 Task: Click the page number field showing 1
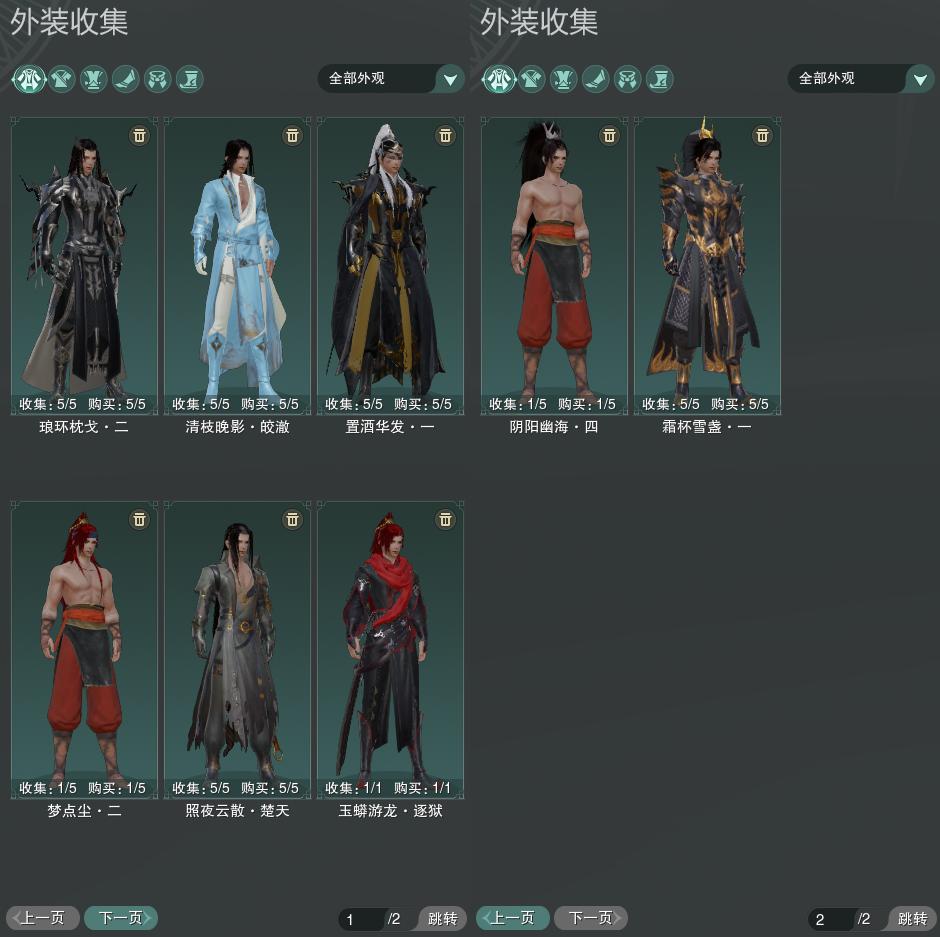tap(360, 919)
